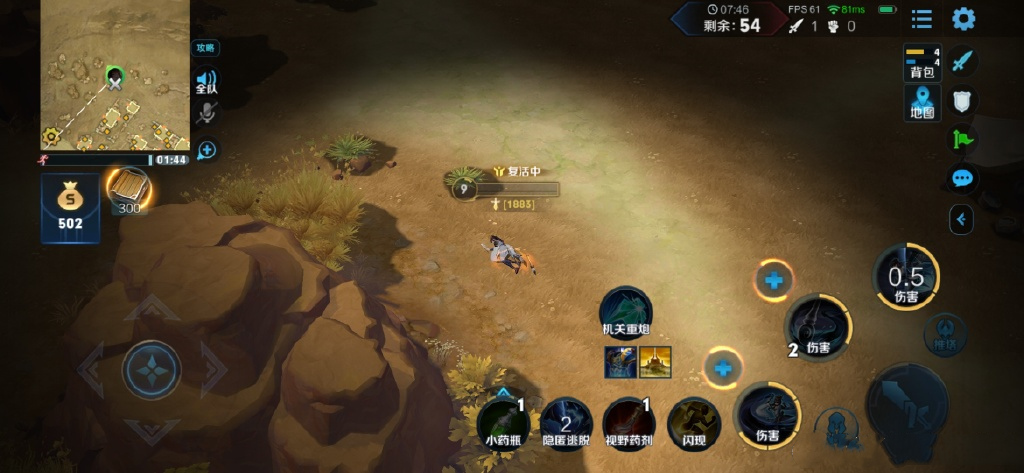
Task: Open the gear settings menu
Action: pos(963,19)
